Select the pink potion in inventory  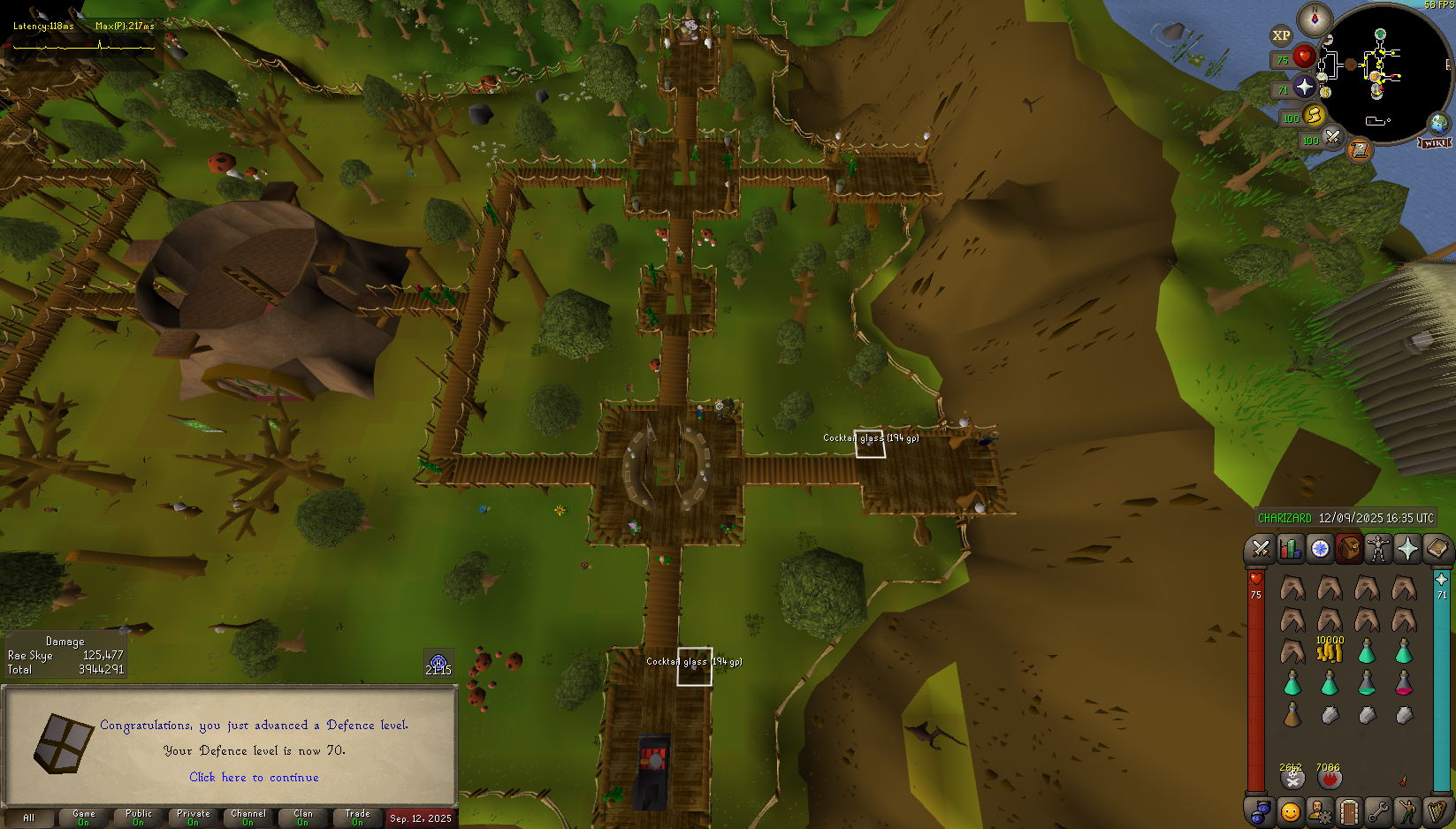pyautogui.click(x=1404, y=682)
